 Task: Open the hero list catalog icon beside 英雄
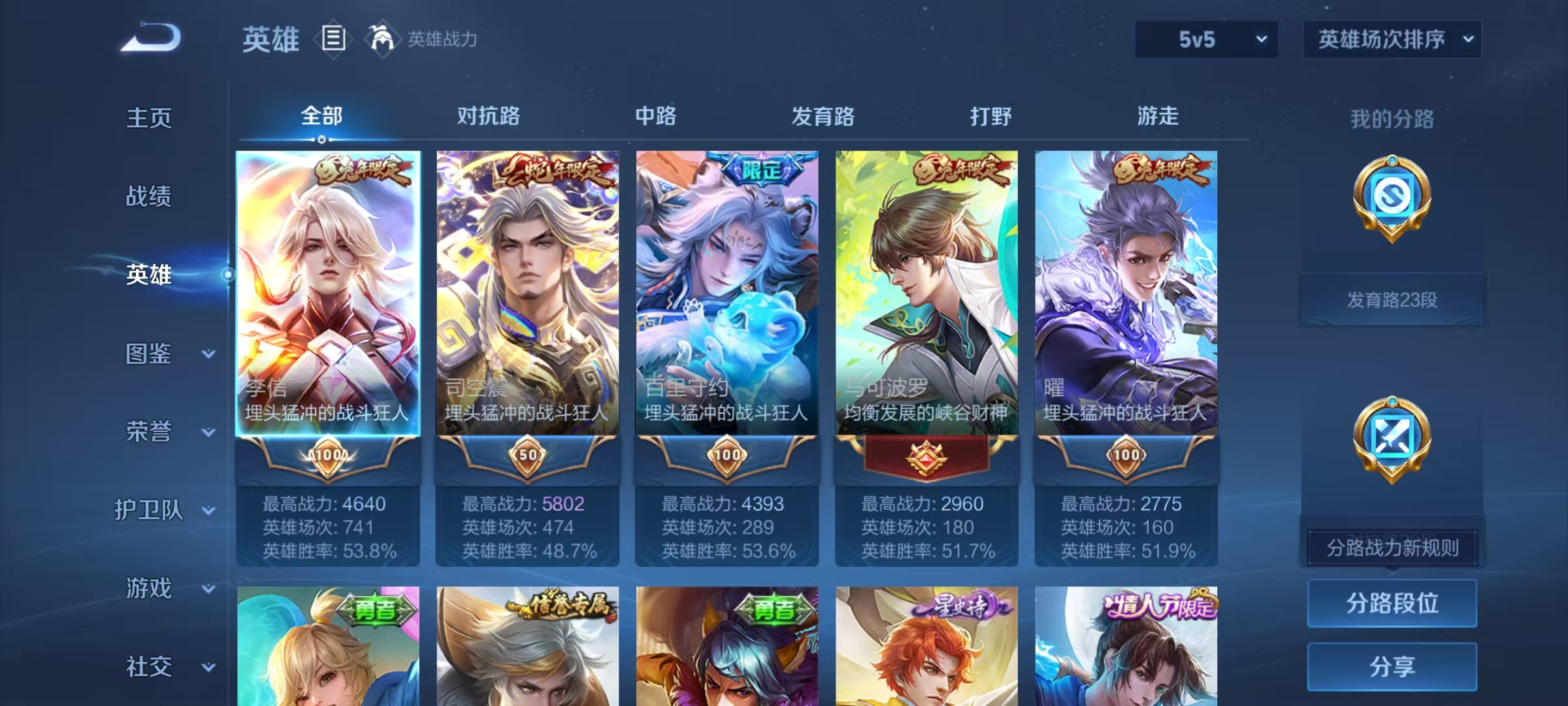pos(333,39)
